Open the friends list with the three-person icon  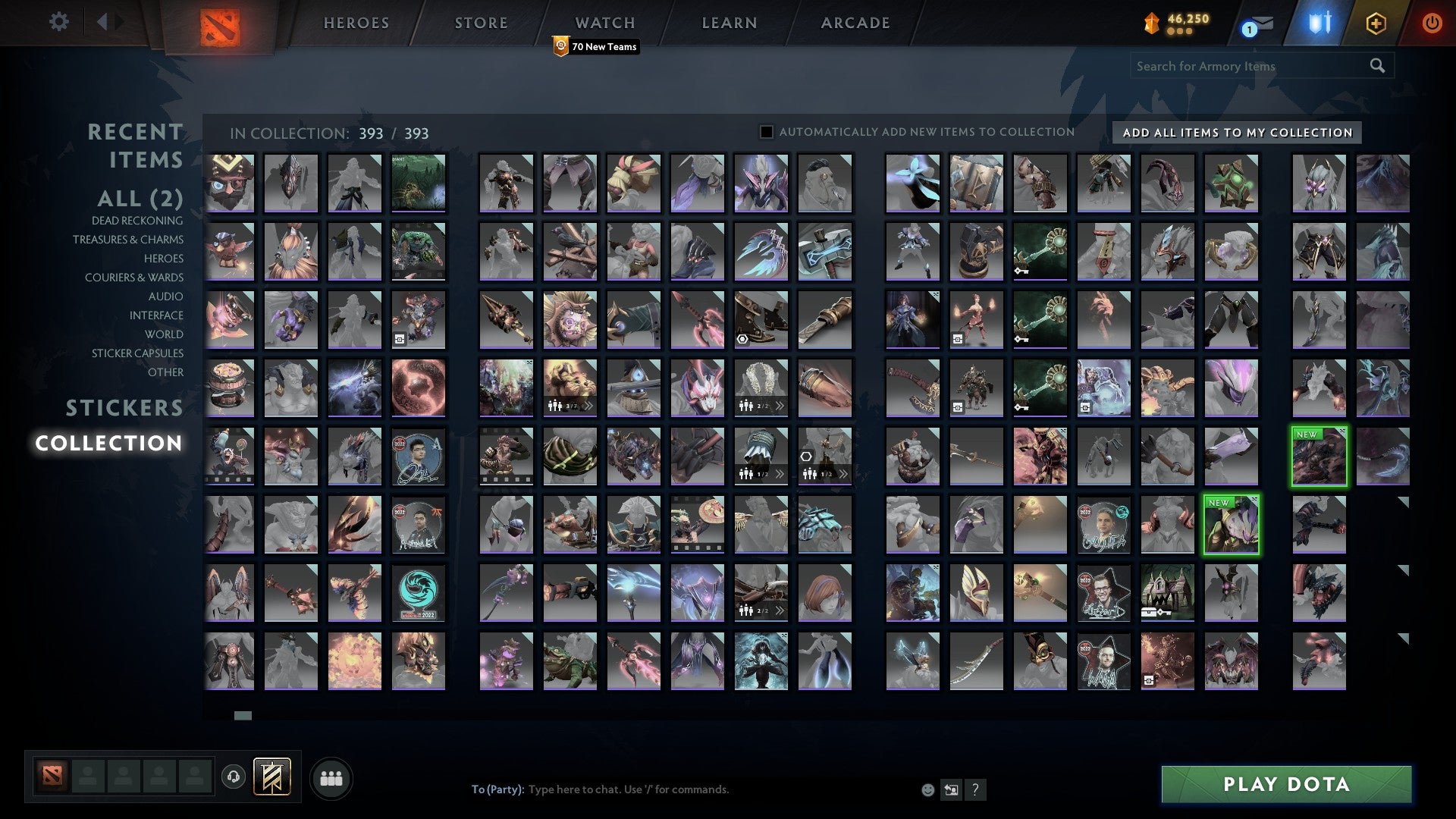point(331,777)
